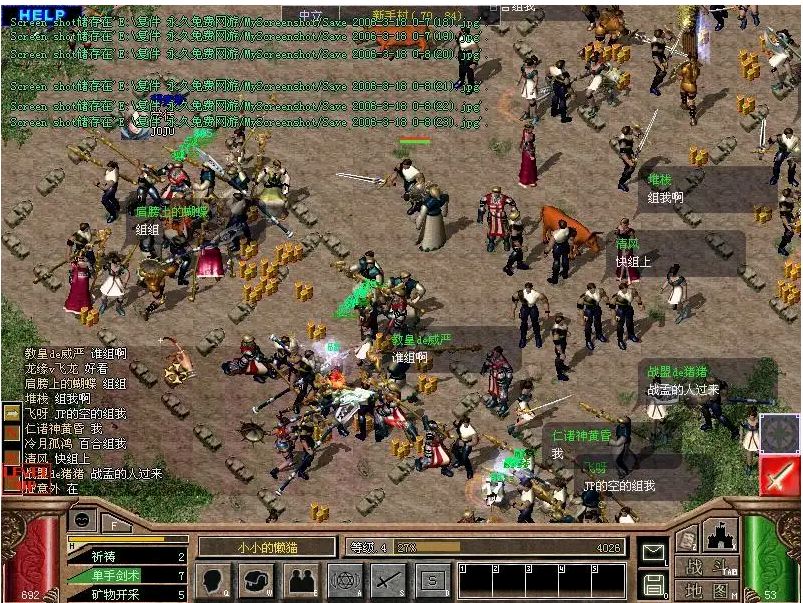Image resolution: width=803 pixels, height=603 pixels.
Task: Click the yellow arrow chat channel button
Action: (11, 411)
